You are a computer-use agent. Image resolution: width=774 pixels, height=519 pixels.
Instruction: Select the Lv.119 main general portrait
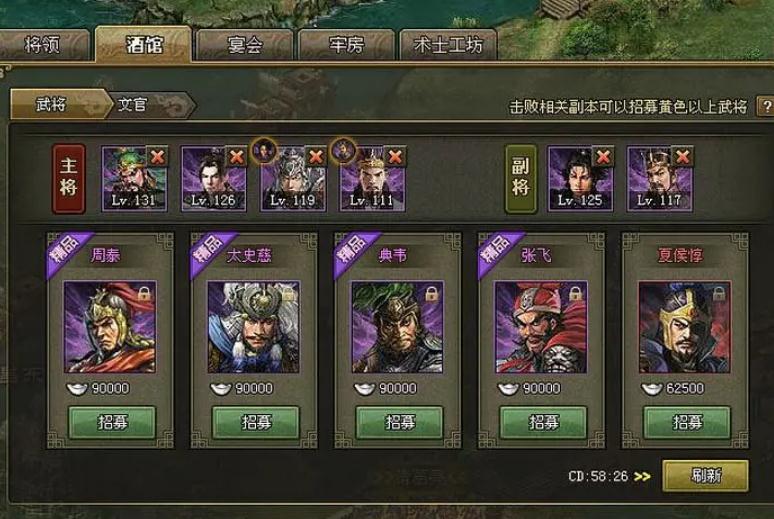[289, 180]
